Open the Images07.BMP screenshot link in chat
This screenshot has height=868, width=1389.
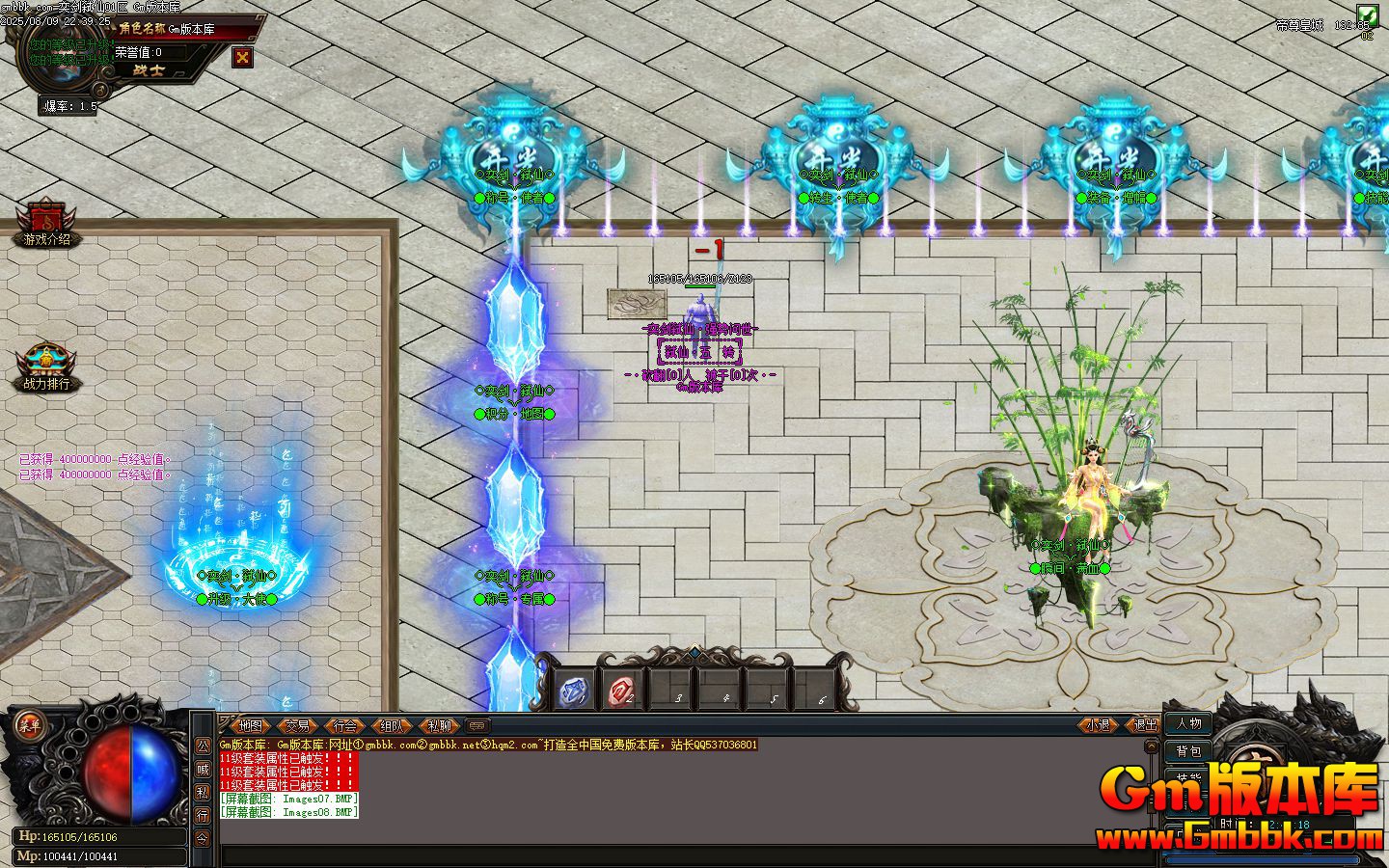tap(287, 799)
